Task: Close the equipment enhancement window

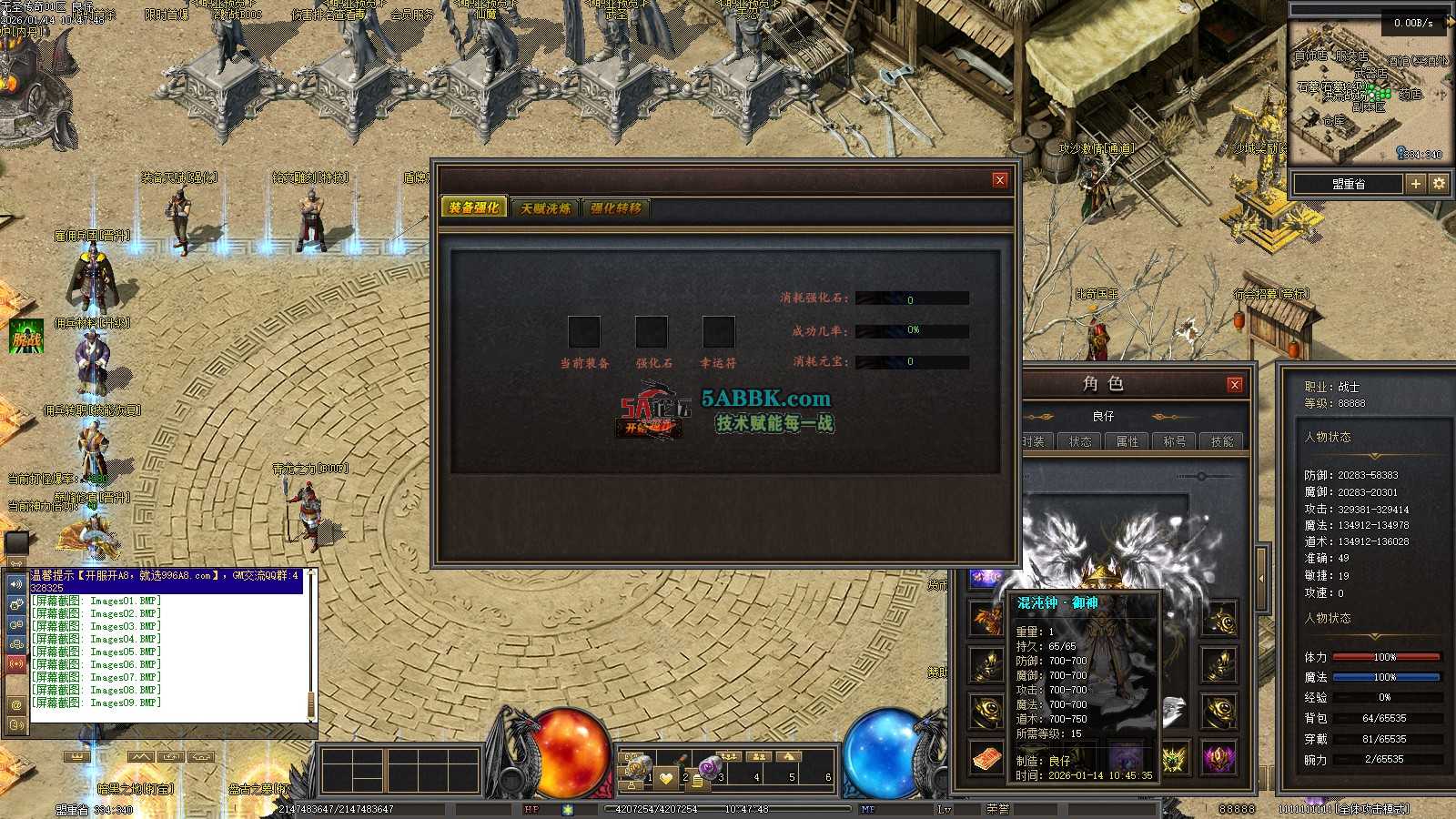Action: [999, 180]
